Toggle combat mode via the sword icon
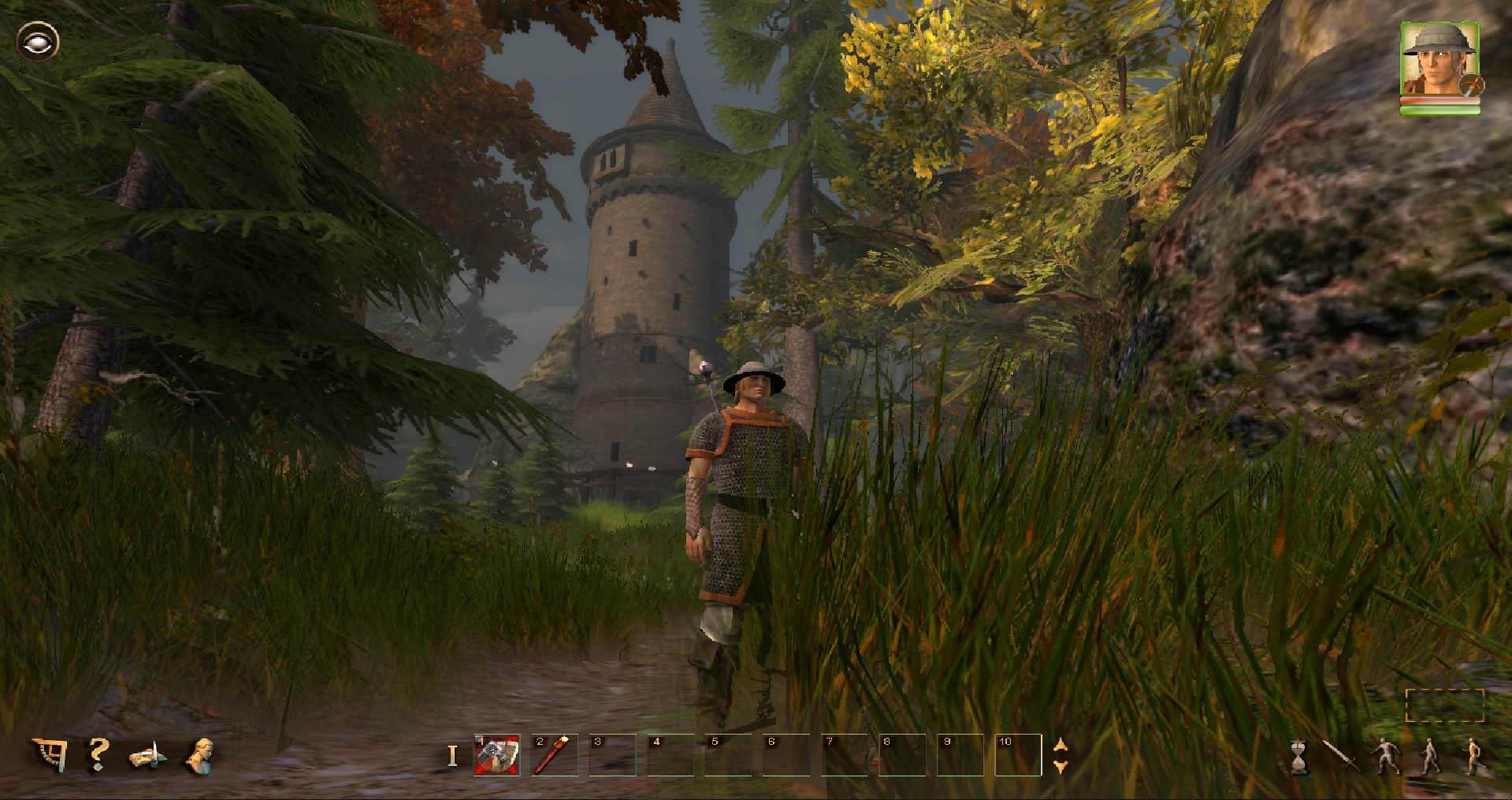 click(x=1339, y=755)
